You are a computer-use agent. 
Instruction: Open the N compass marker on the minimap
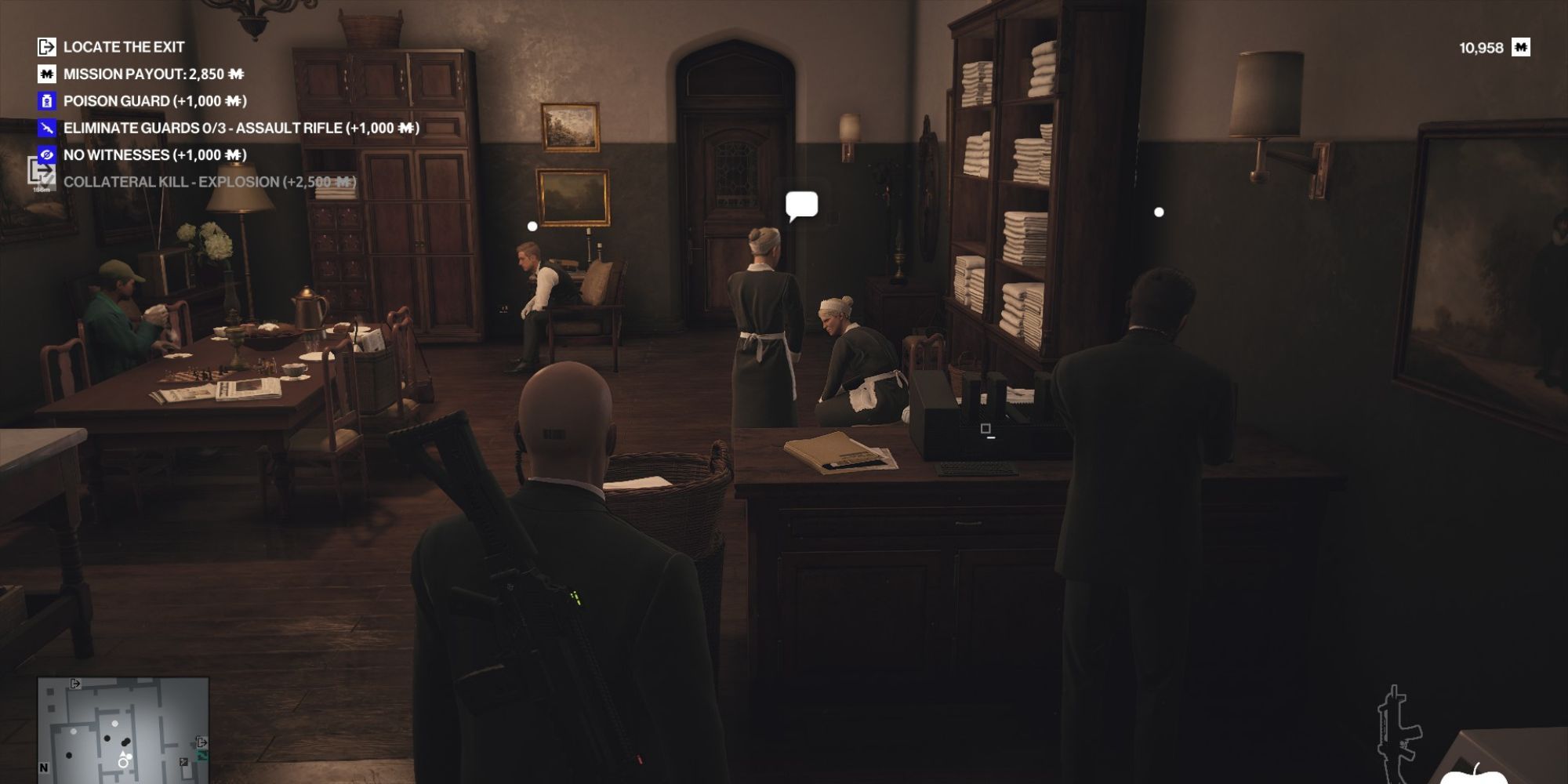(x=44, y=768)
